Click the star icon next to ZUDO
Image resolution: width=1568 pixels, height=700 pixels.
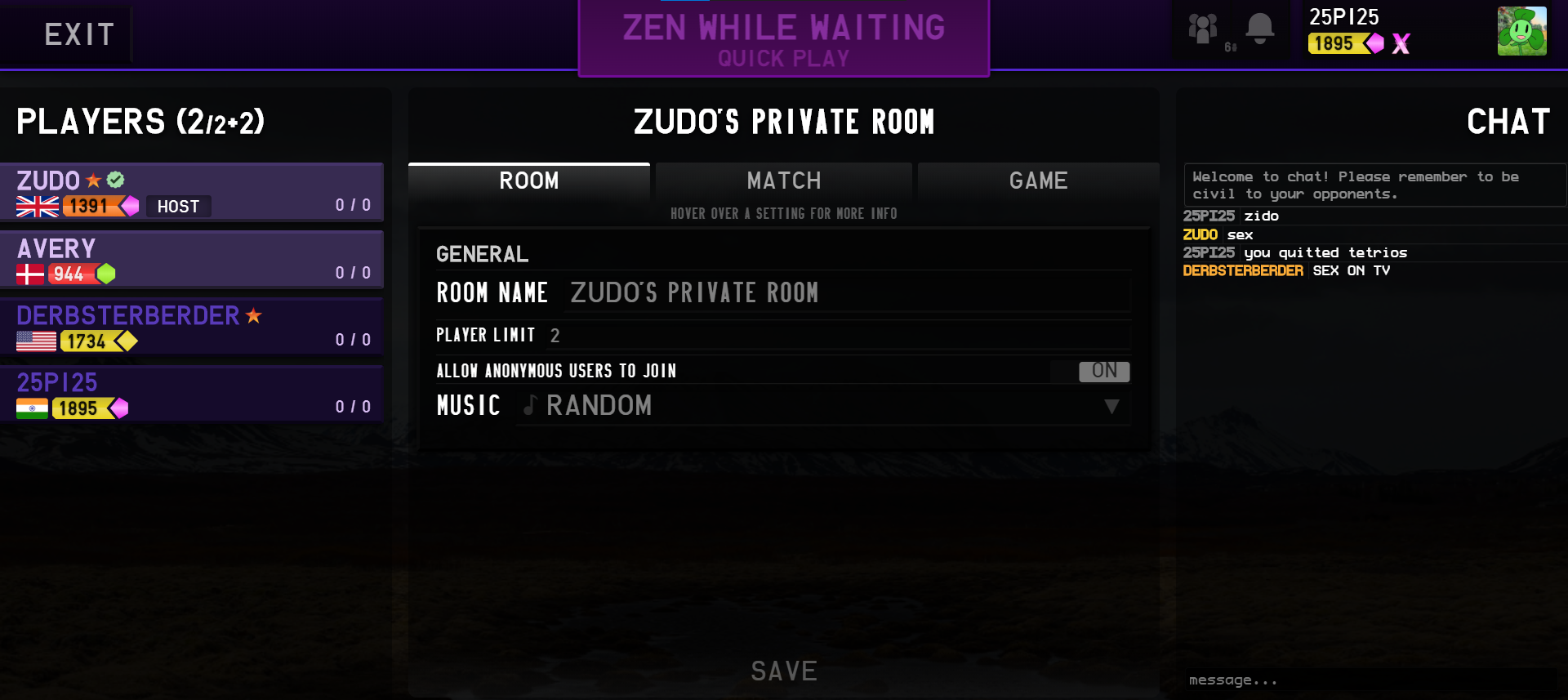(x=92, y=181)
